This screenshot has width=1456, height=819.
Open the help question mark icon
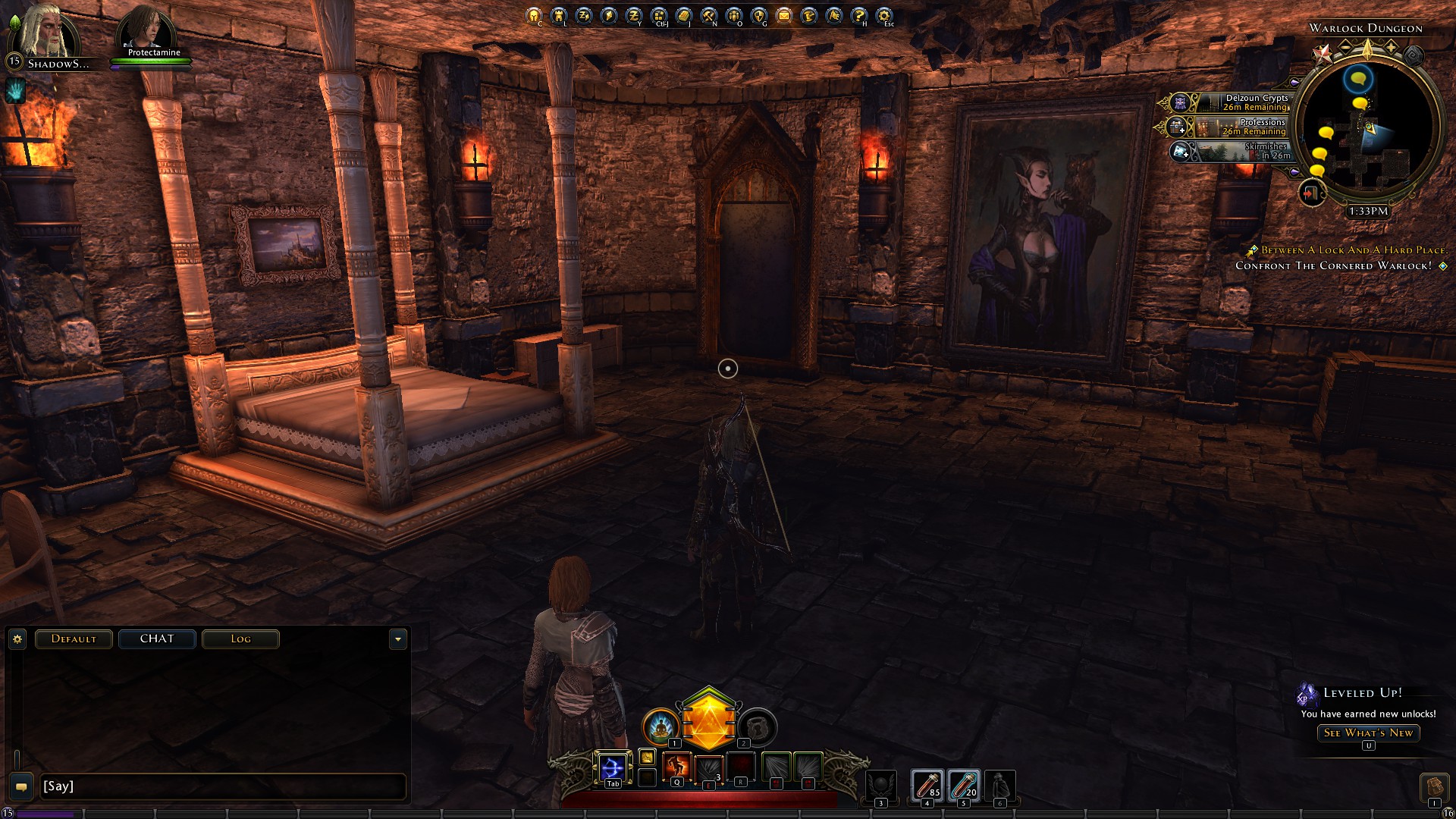[x=859, y=15]
